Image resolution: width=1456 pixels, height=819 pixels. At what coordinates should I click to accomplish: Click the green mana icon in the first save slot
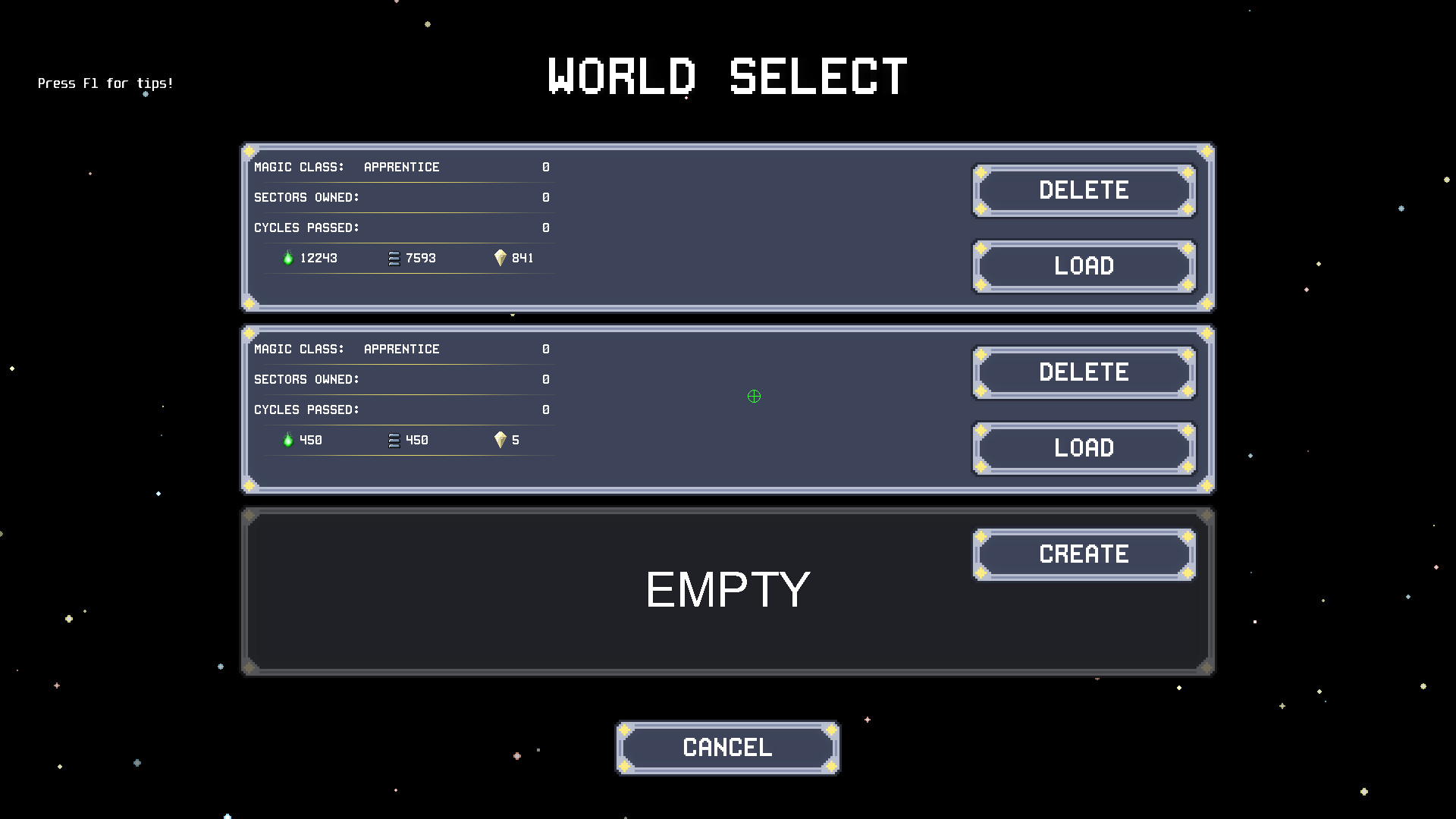[288, 258]
